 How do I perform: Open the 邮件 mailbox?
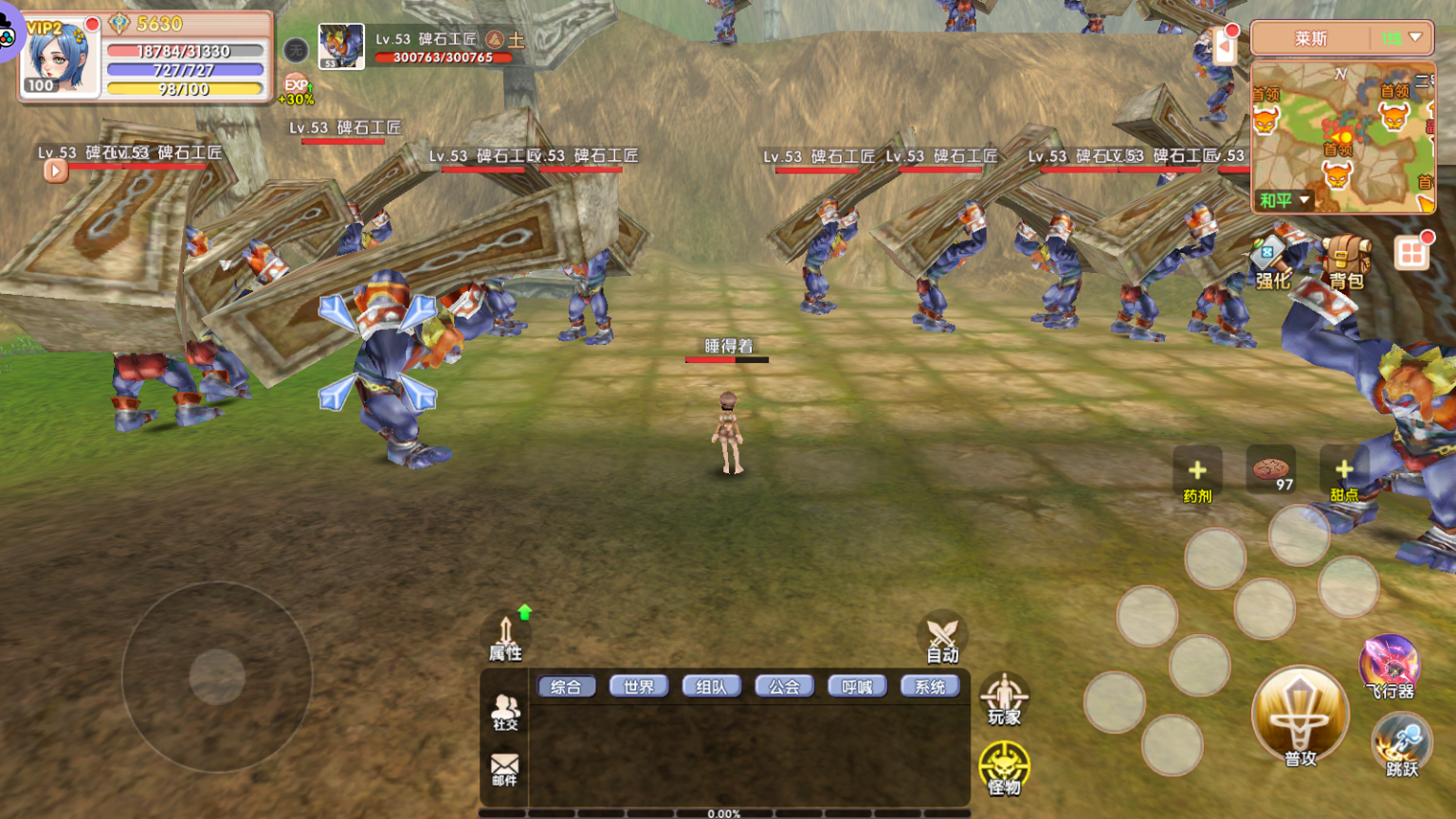(x=504, y=769)
